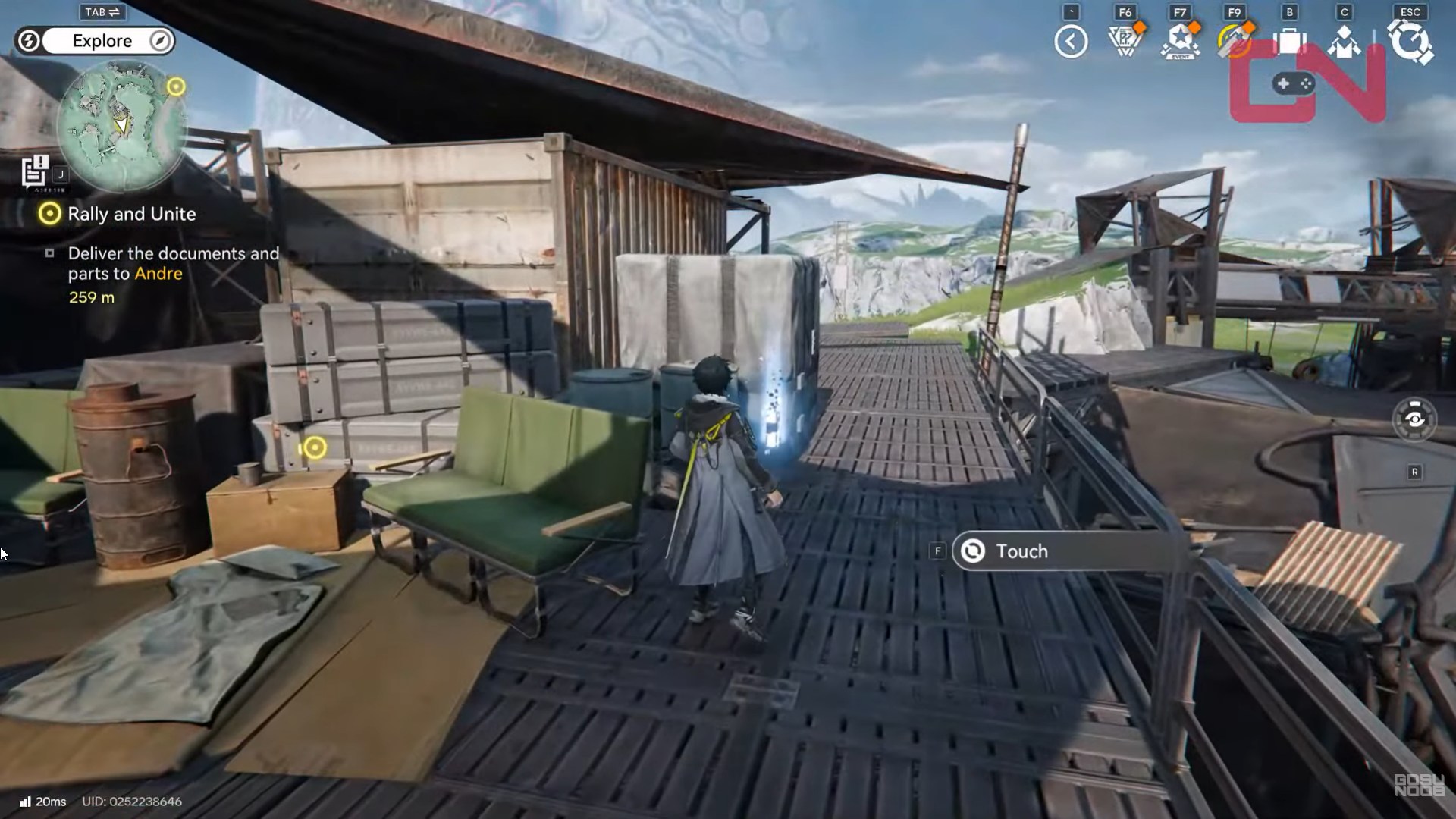
Task: Click Andre in the objective text
Action: pyautogui.click(x=158, y=274)
